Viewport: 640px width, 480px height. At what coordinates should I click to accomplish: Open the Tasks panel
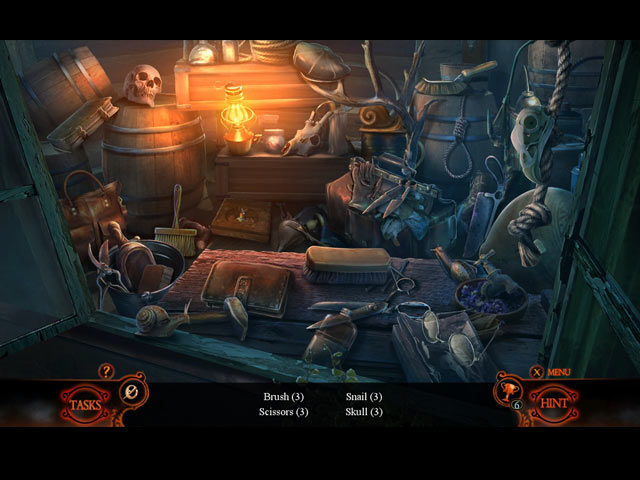85,404
